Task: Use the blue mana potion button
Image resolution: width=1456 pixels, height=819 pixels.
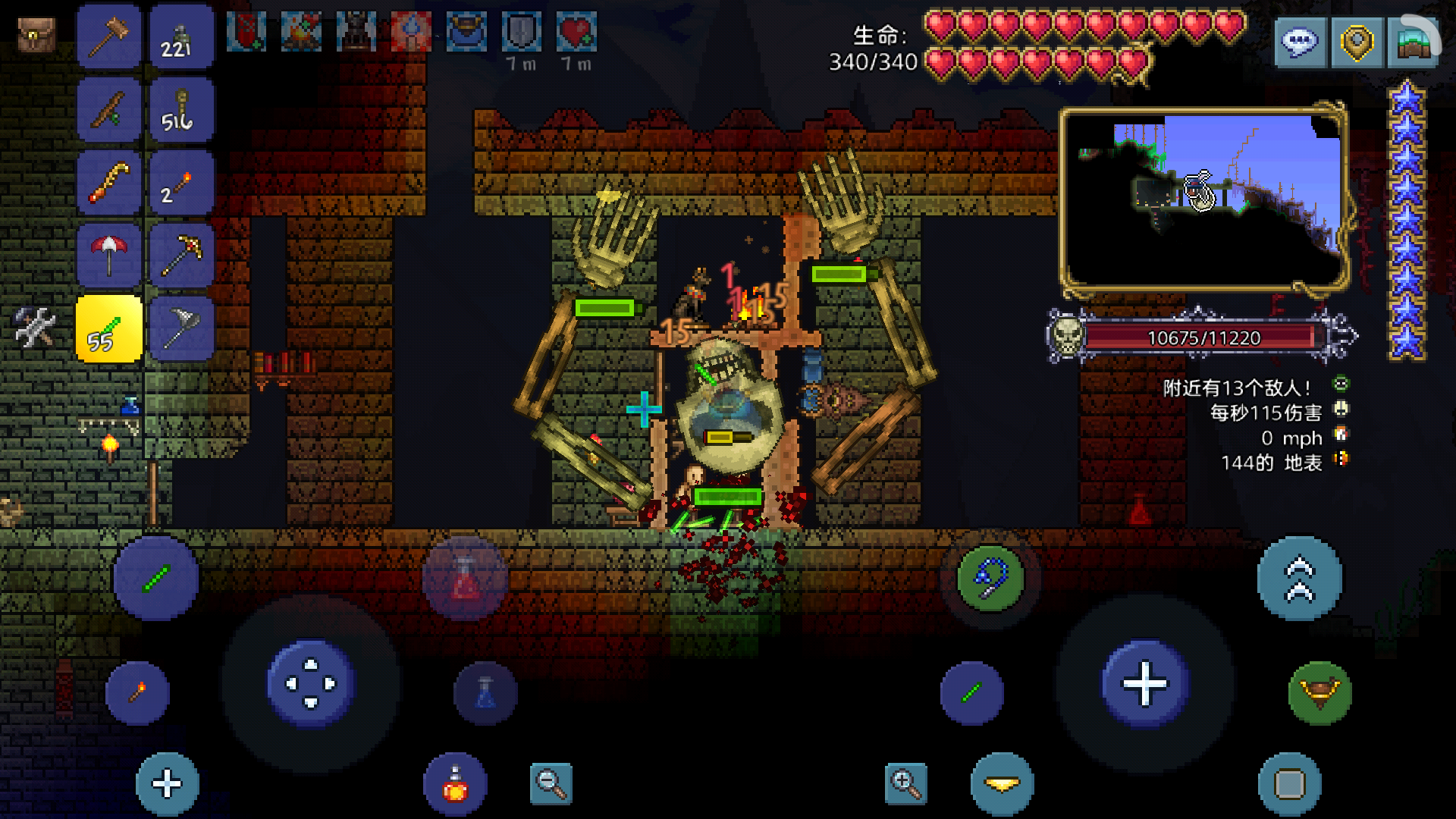Action: point(485,693)
